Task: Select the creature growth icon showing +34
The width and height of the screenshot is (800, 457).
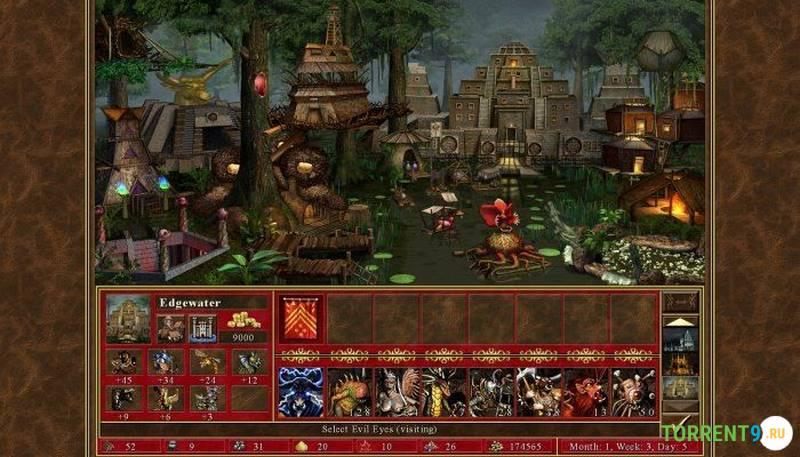Action: click(x=165, y=361)
